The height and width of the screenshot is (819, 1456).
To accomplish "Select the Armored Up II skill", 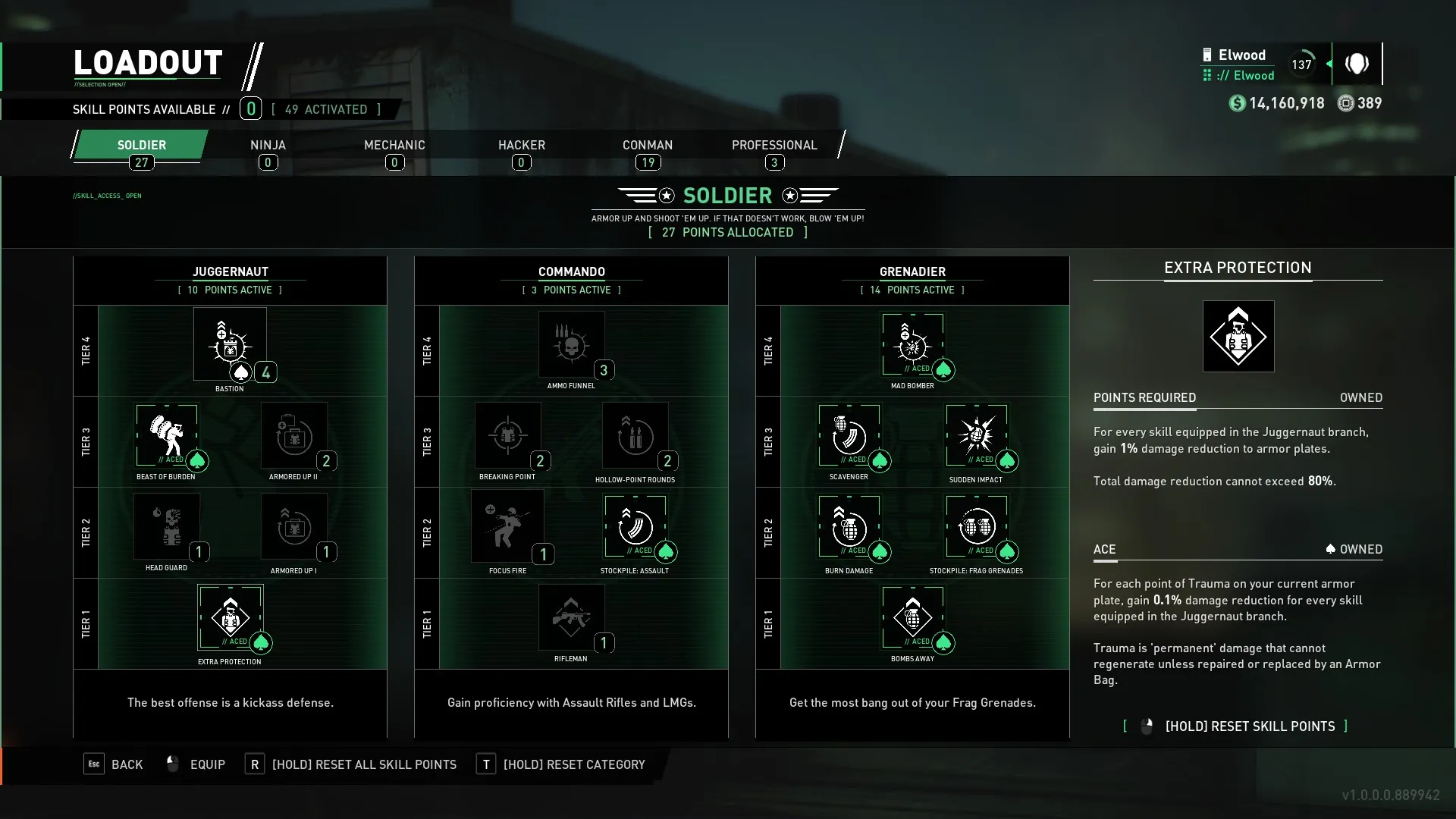I will tap(294, 435).
